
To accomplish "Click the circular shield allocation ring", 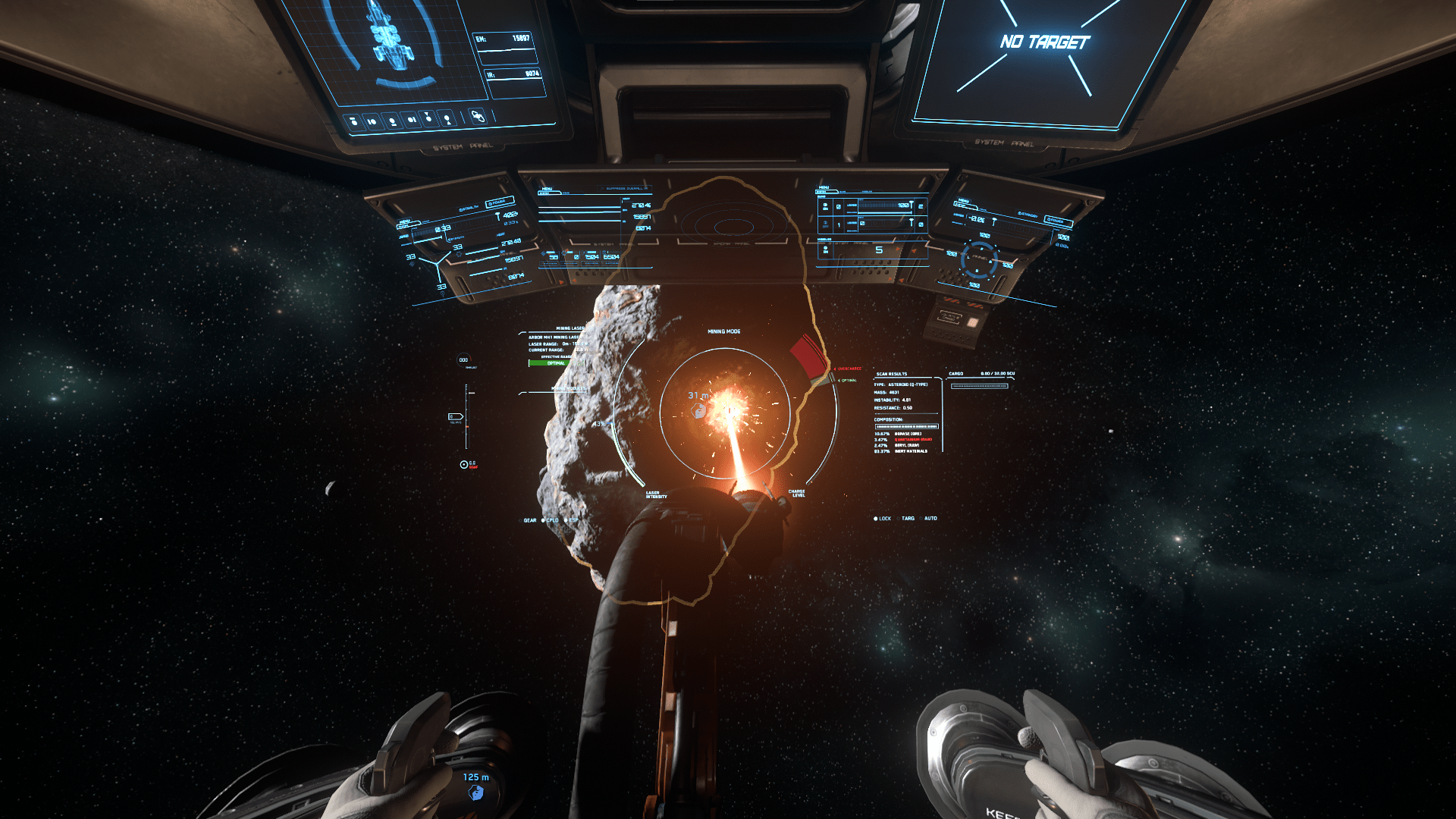I will (979, 259).
